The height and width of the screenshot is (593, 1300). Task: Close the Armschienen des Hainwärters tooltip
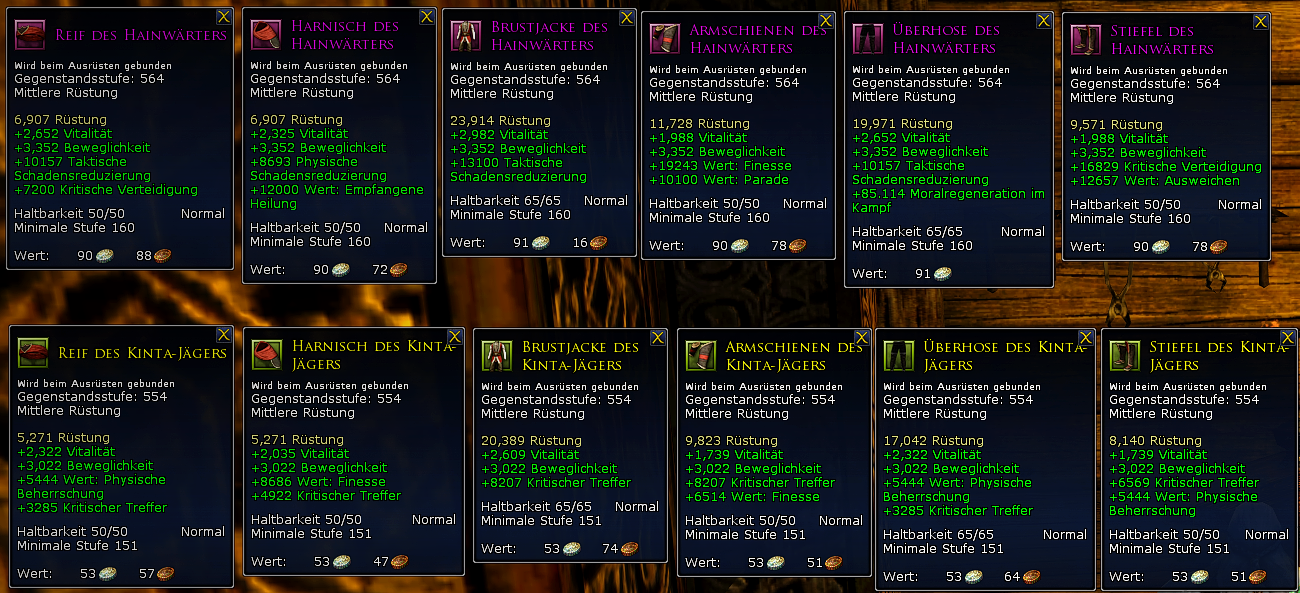(x=826, y=21)
